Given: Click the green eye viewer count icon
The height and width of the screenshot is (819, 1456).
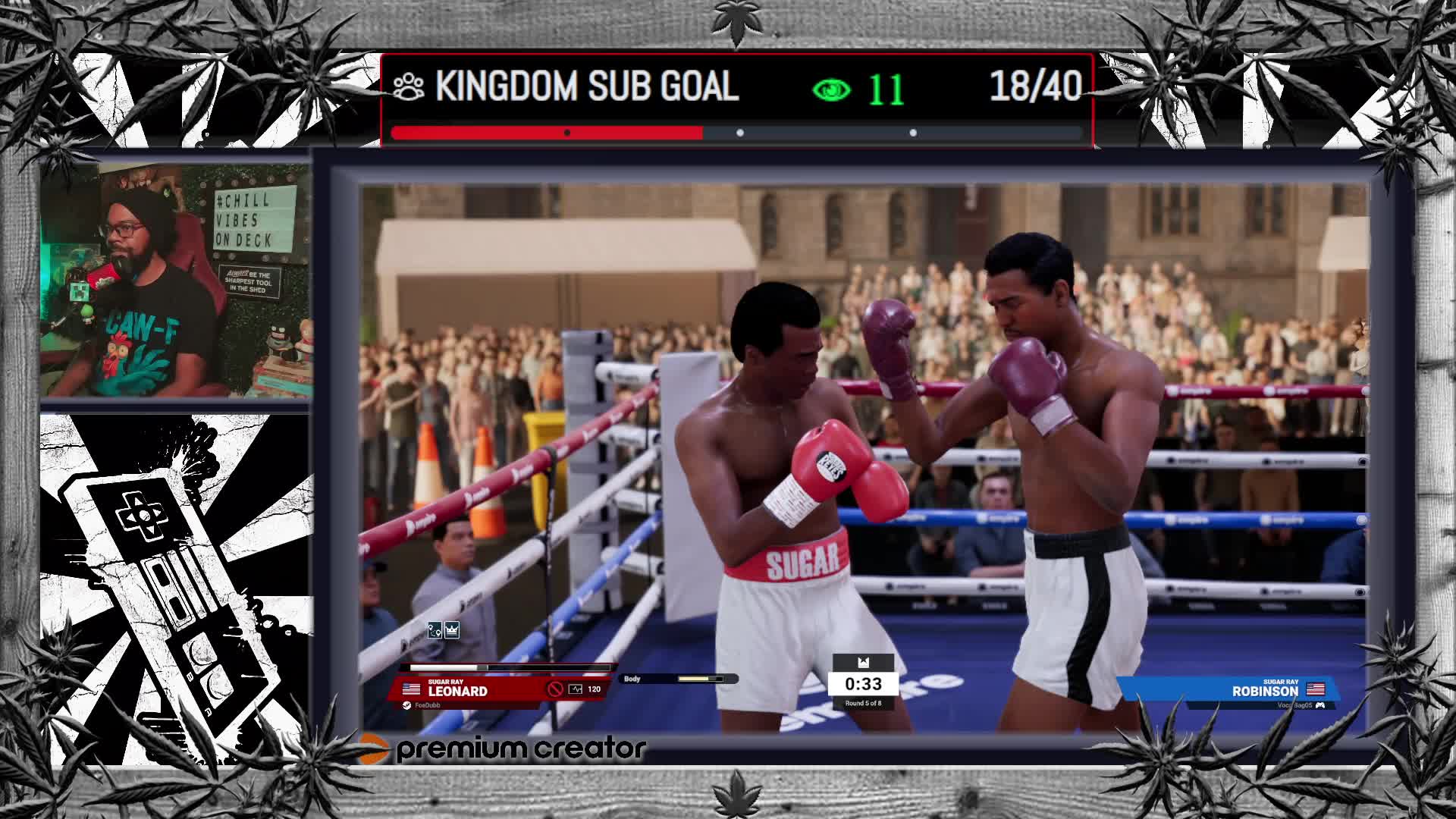Looking at the screenshot, I should coord(831,90).
